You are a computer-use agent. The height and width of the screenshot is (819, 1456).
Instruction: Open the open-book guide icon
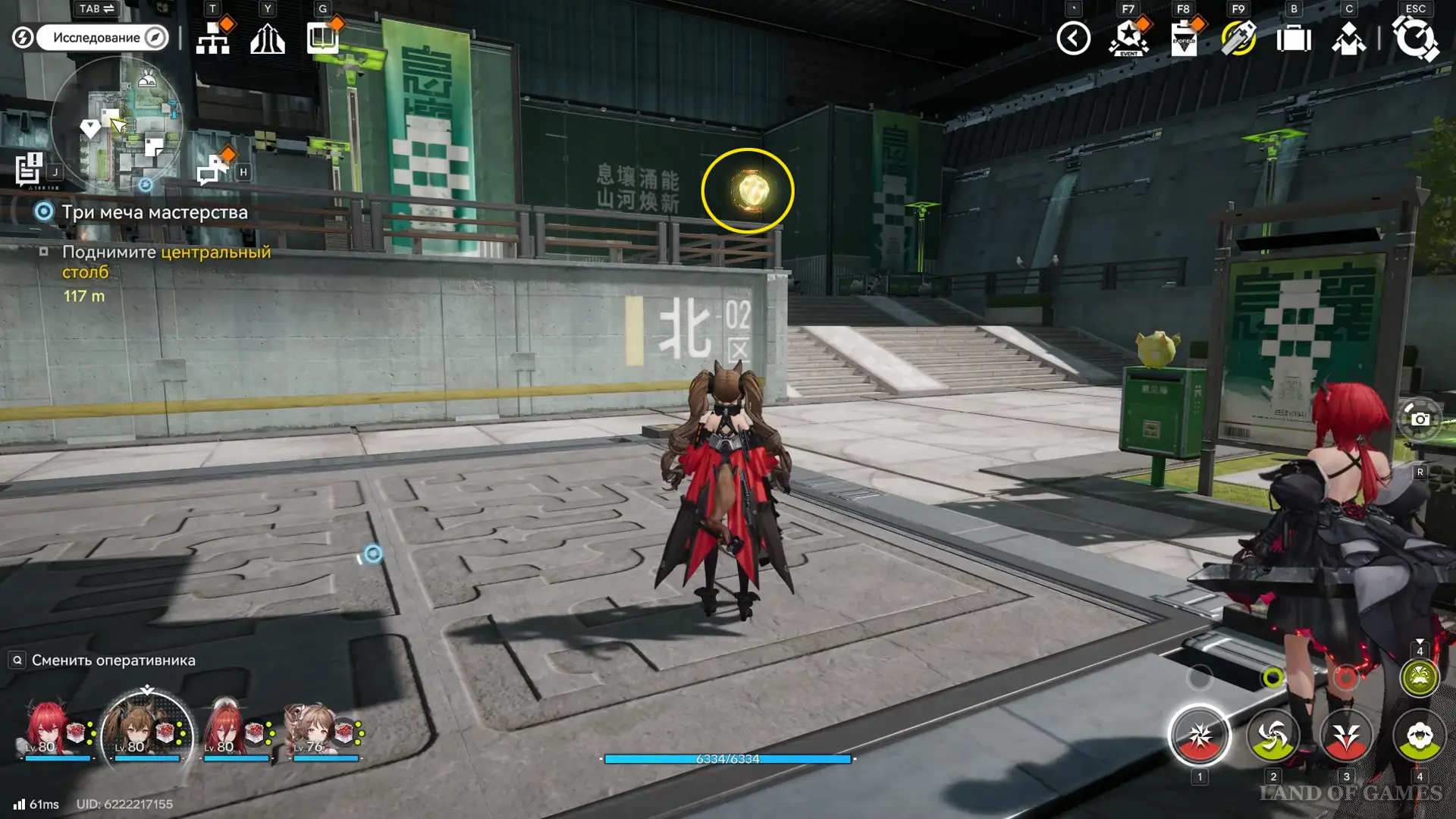(323, 38)
